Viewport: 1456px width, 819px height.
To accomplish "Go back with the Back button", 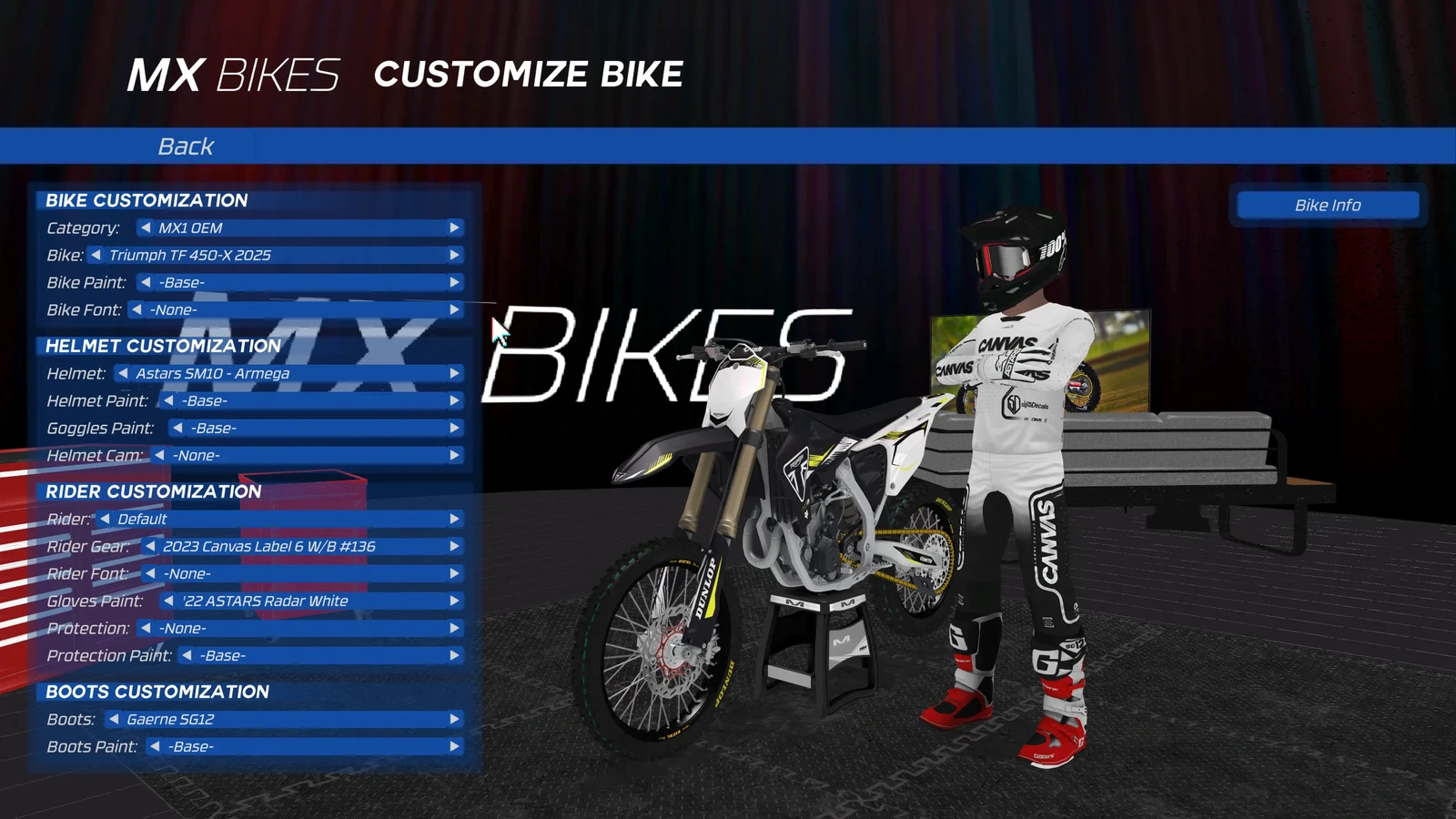I will point(186,146).
